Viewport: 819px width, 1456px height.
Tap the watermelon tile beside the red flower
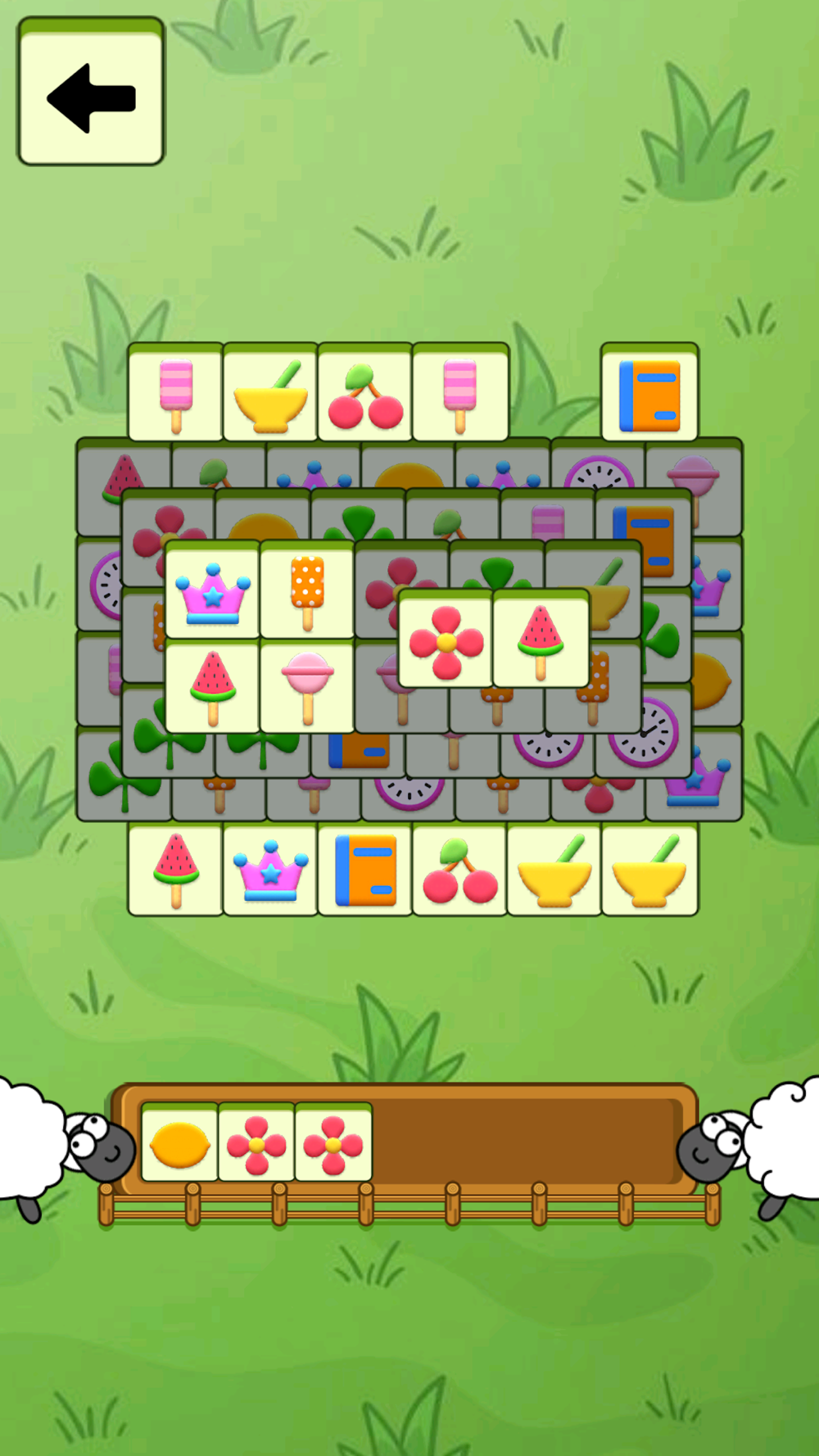point(541,640)
